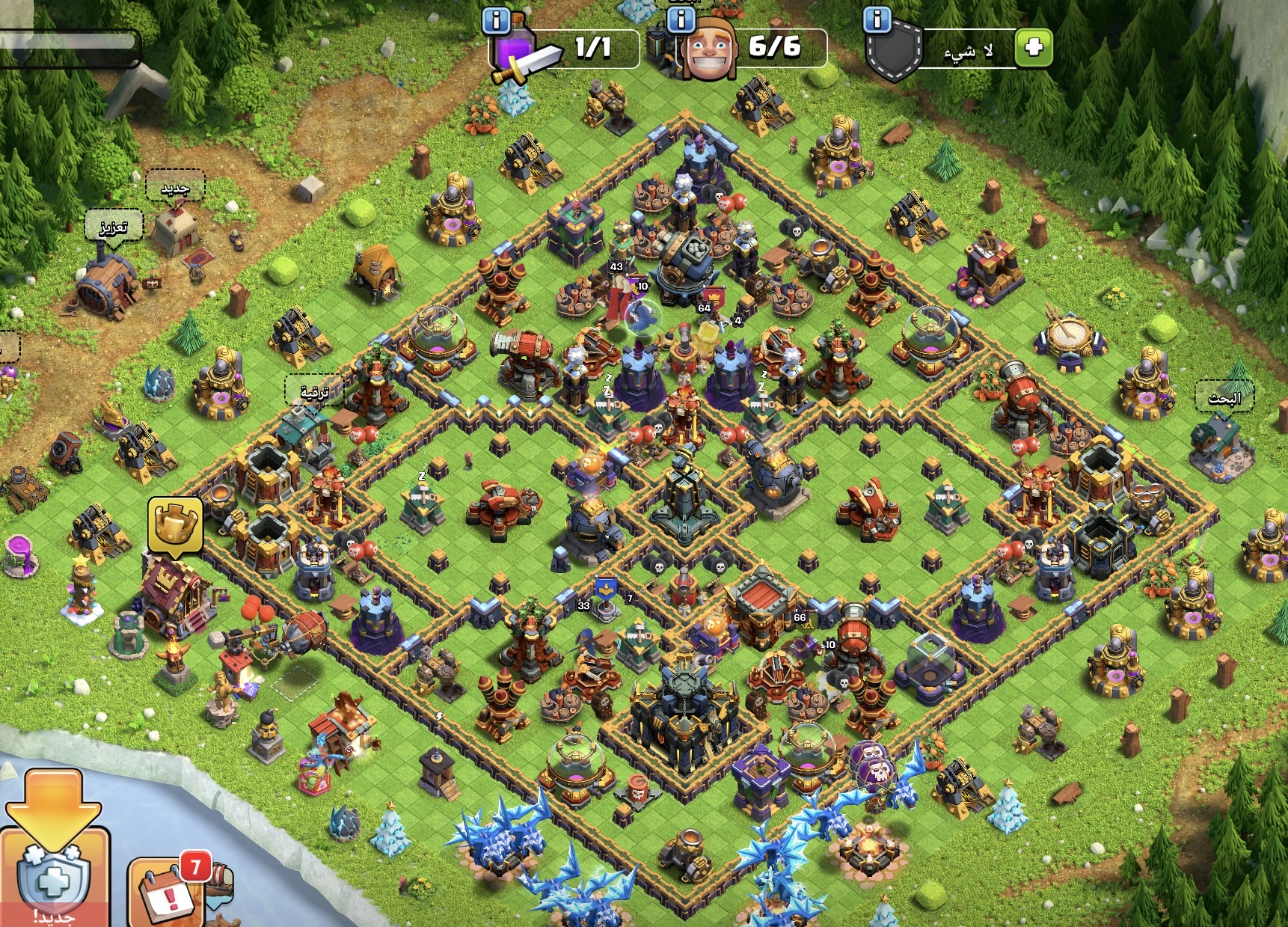This screenshot has width=1288, height=927.
Task: Open the البحث research bubble
Action: (1224, 397)
